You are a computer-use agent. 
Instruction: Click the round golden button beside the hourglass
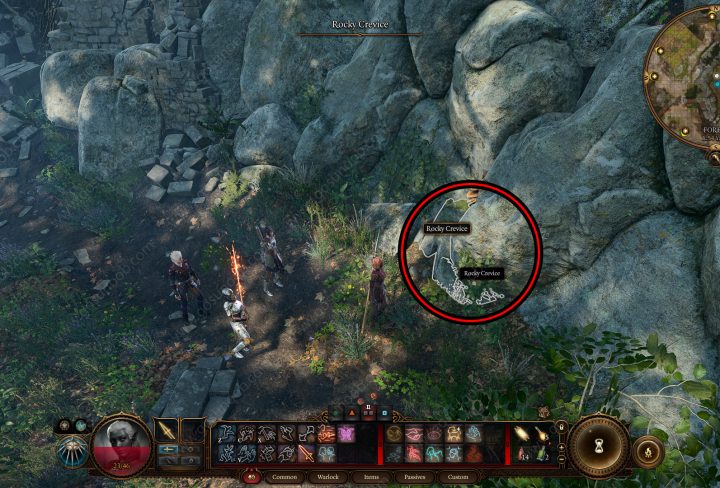click(650, 453)
